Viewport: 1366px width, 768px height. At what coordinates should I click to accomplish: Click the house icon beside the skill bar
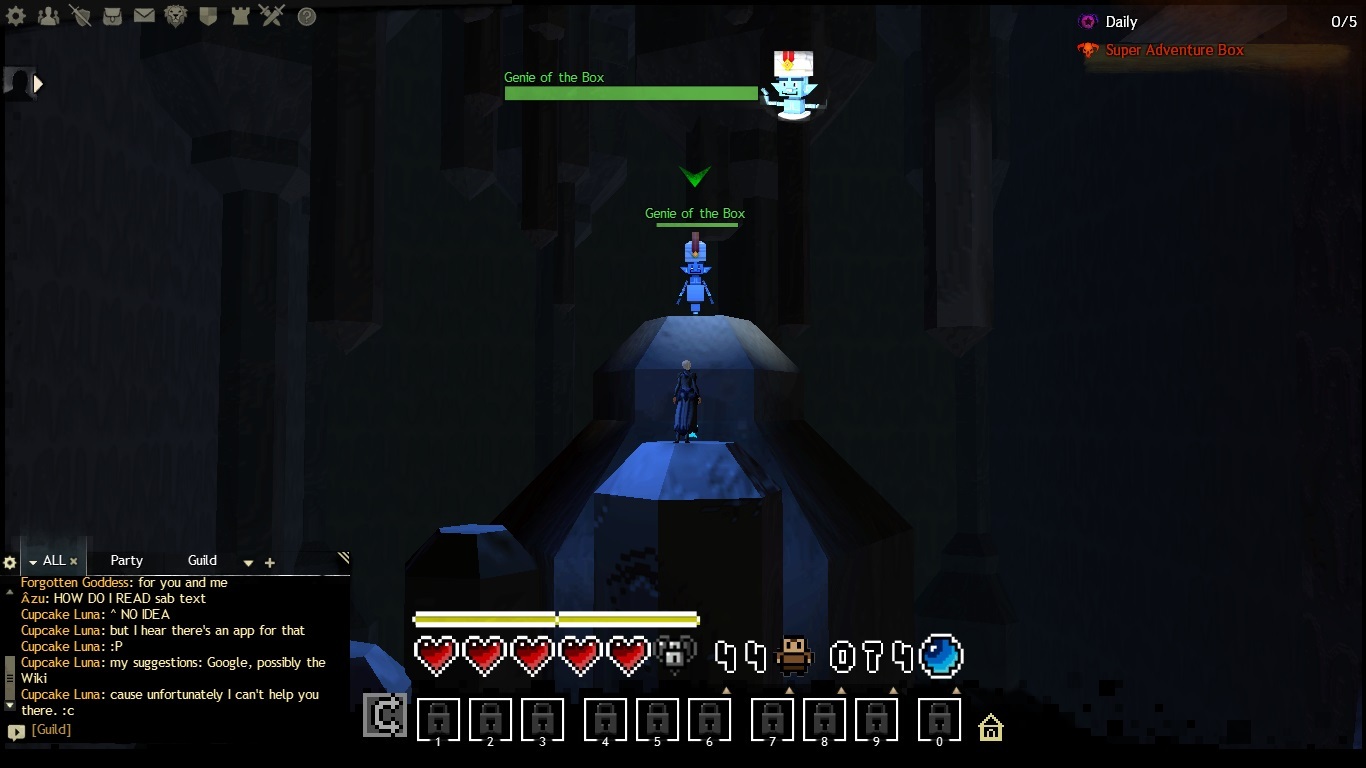[x=990, y=727]
